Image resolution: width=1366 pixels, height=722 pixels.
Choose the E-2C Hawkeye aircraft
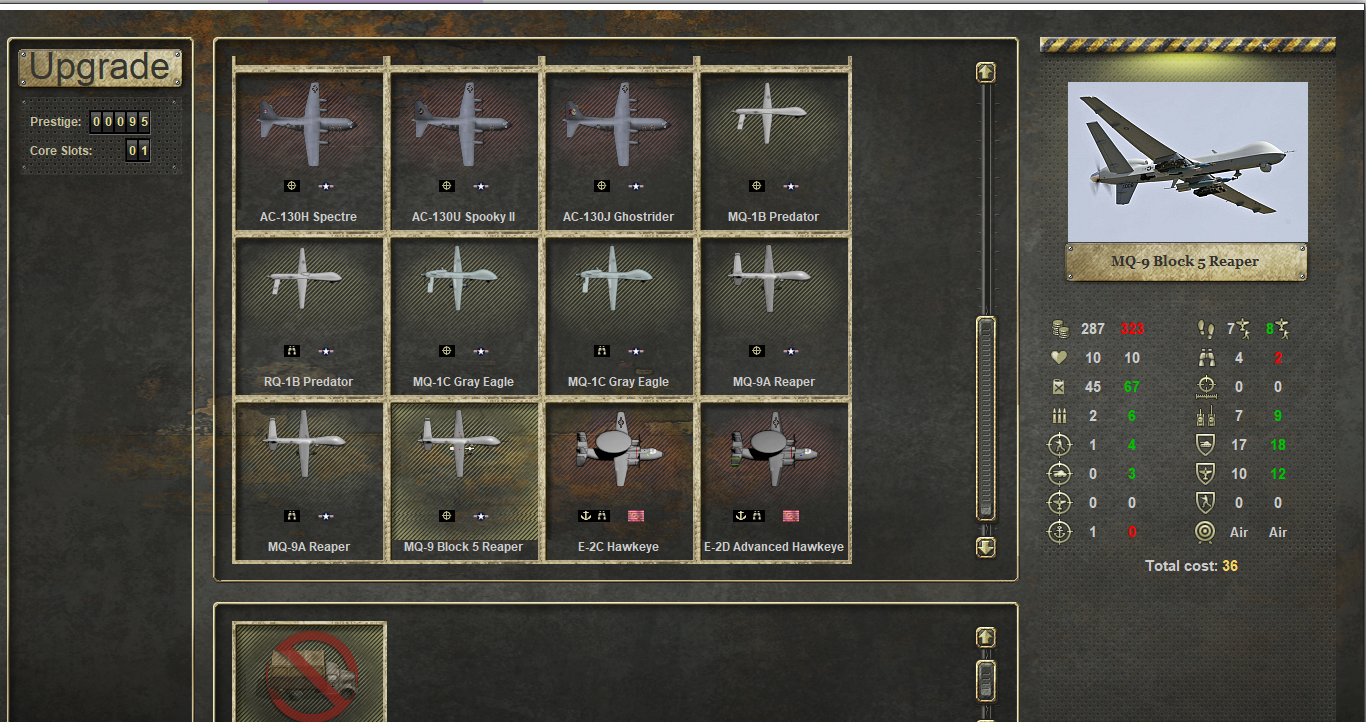[x=618, y=480]
